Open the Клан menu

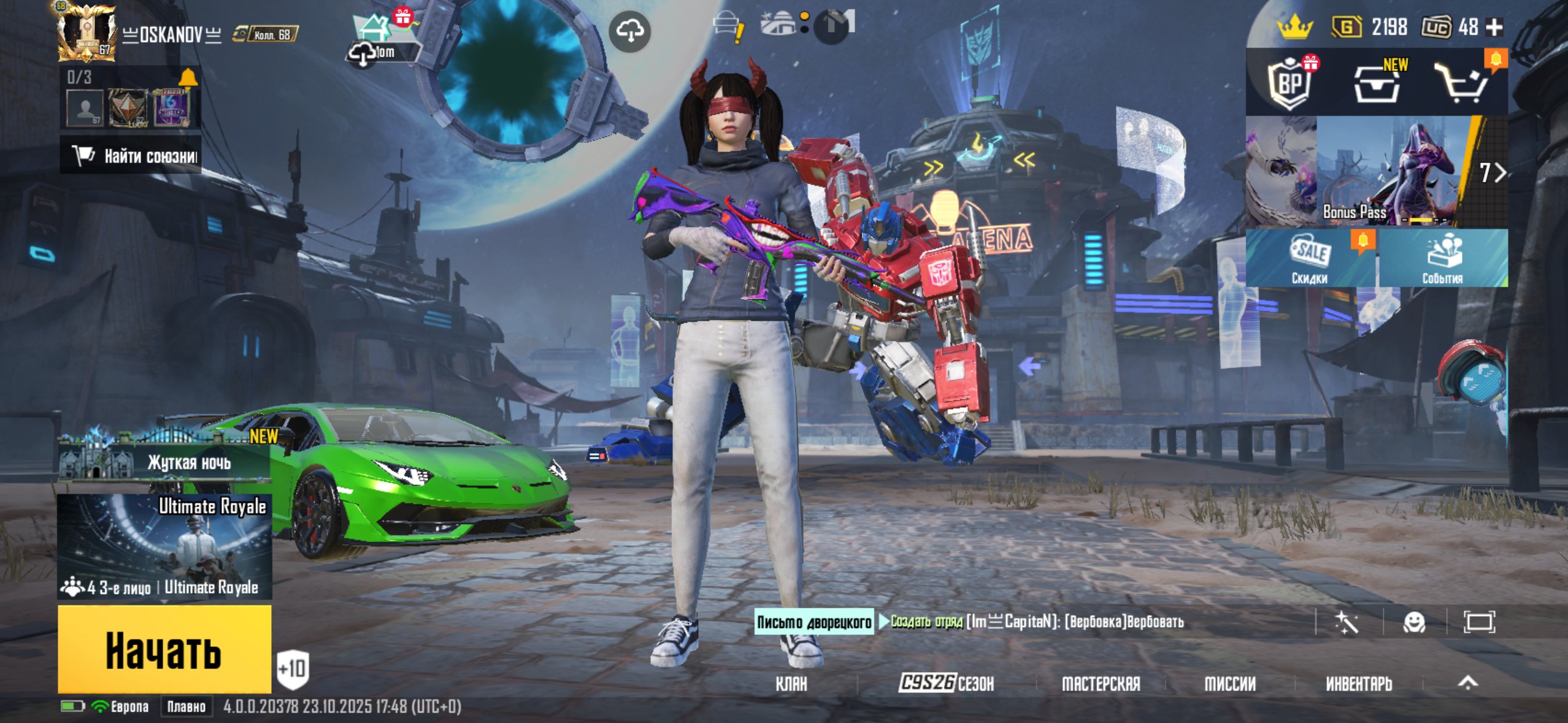[x=791, y=683]
